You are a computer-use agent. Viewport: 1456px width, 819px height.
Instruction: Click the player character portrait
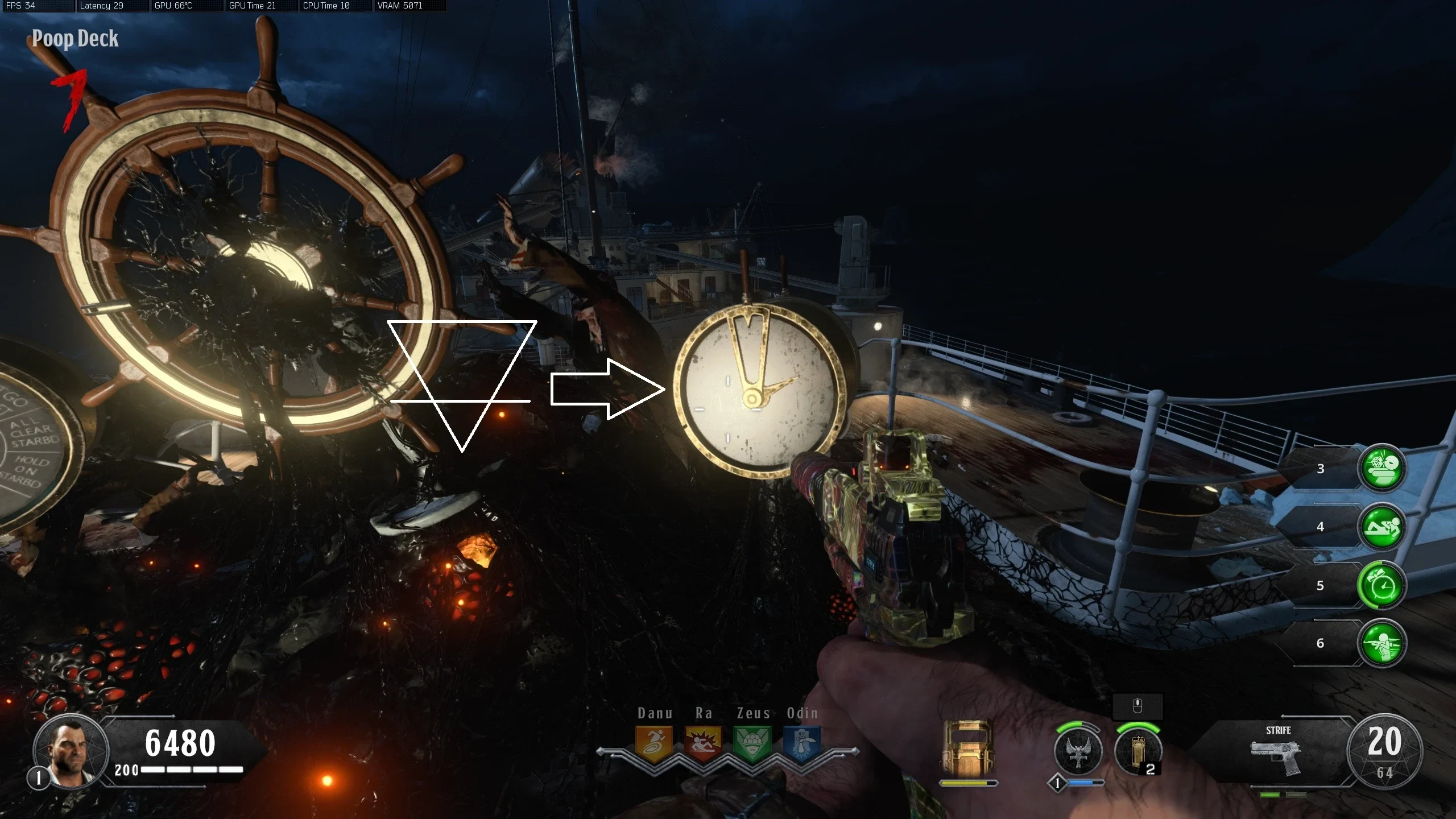(71, 752)
